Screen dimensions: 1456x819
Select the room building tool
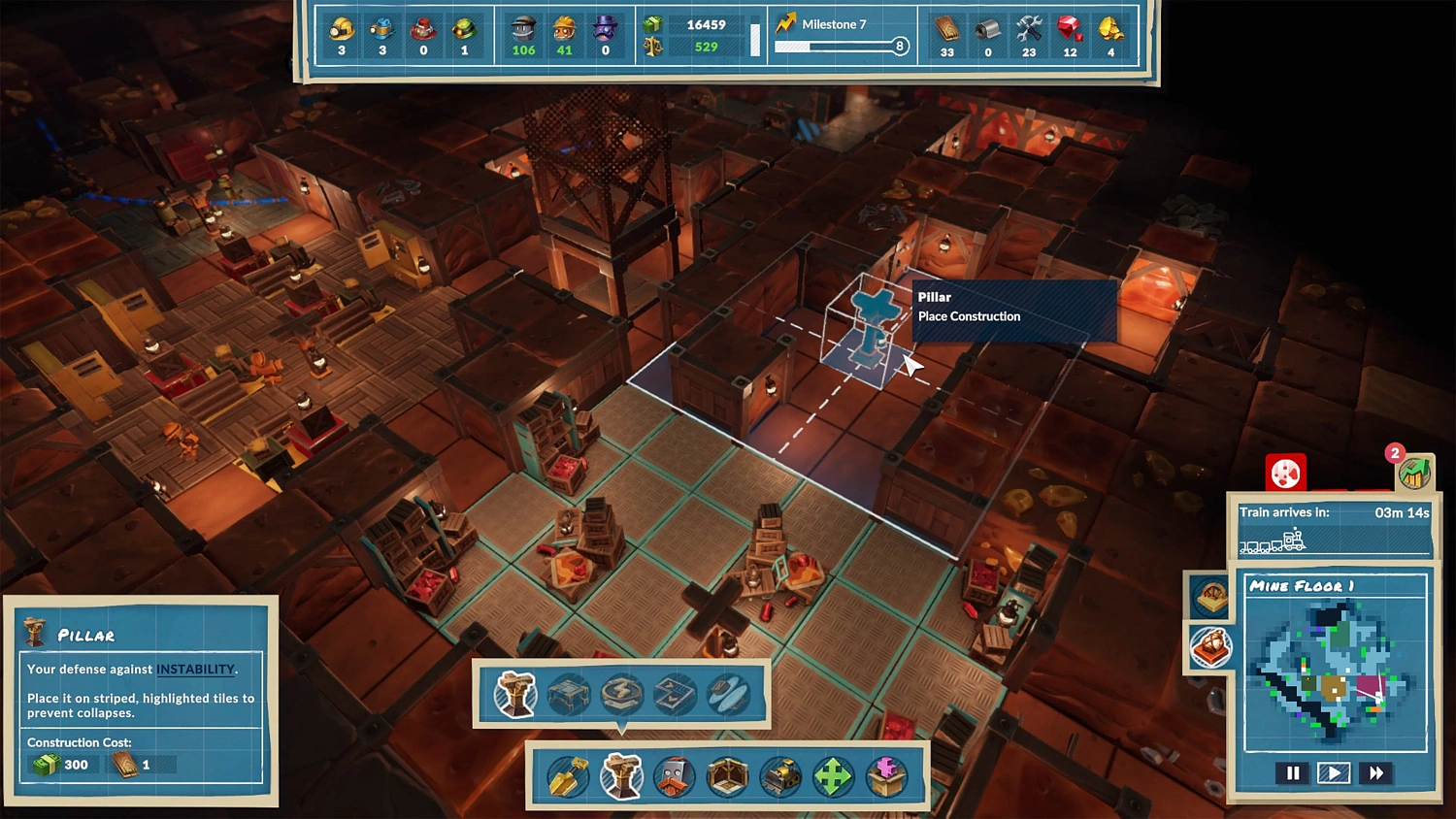727,776
